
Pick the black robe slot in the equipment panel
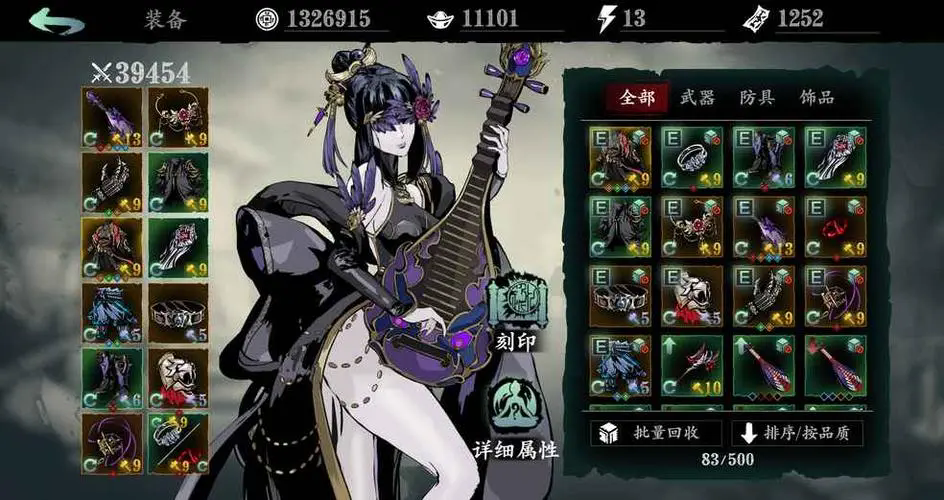coord(178,182)
